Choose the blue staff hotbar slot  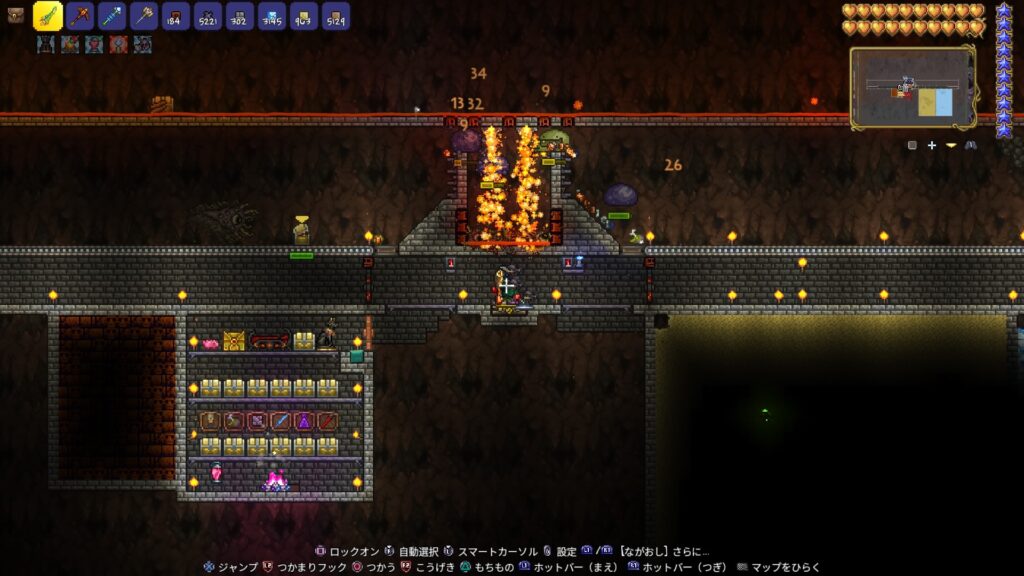click(112, 16)
